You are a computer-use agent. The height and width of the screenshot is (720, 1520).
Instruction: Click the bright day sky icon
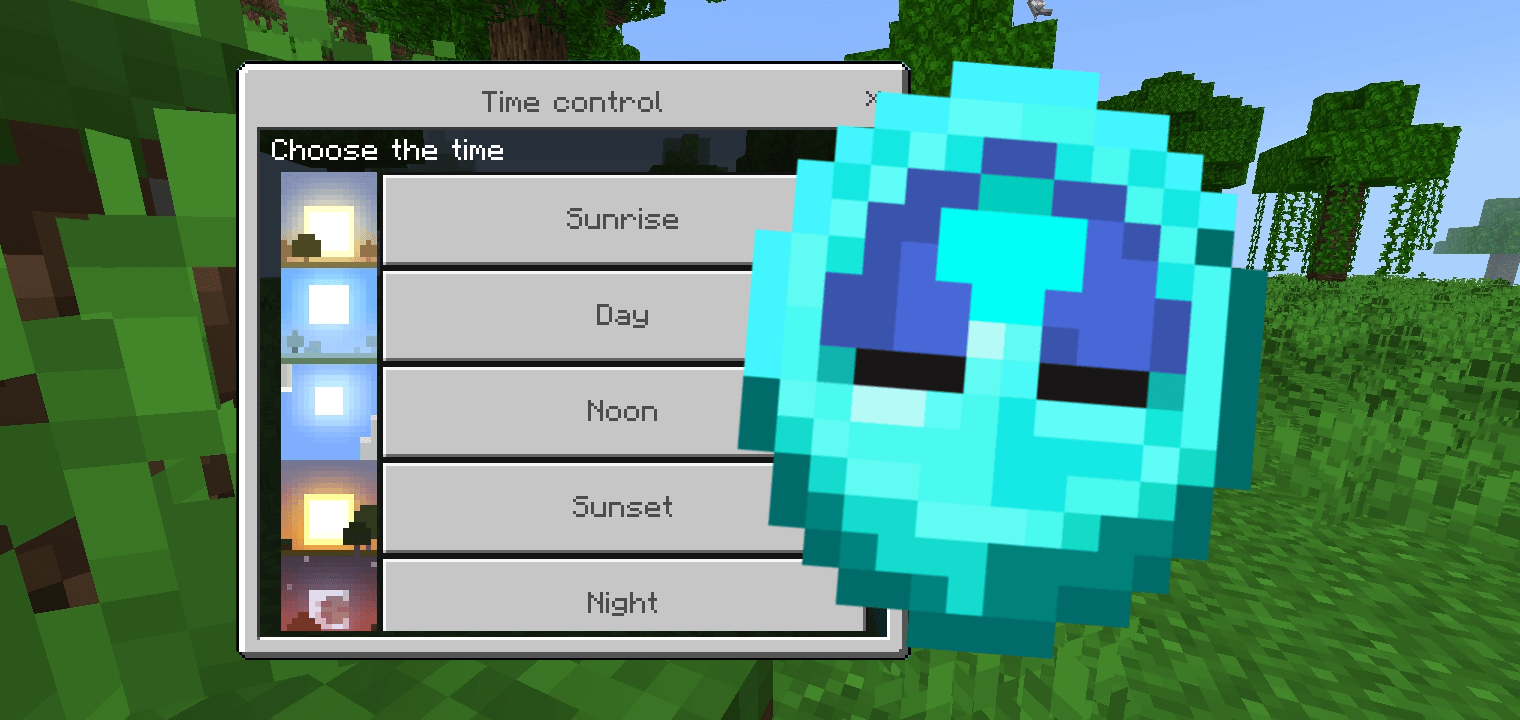[328, 315]
